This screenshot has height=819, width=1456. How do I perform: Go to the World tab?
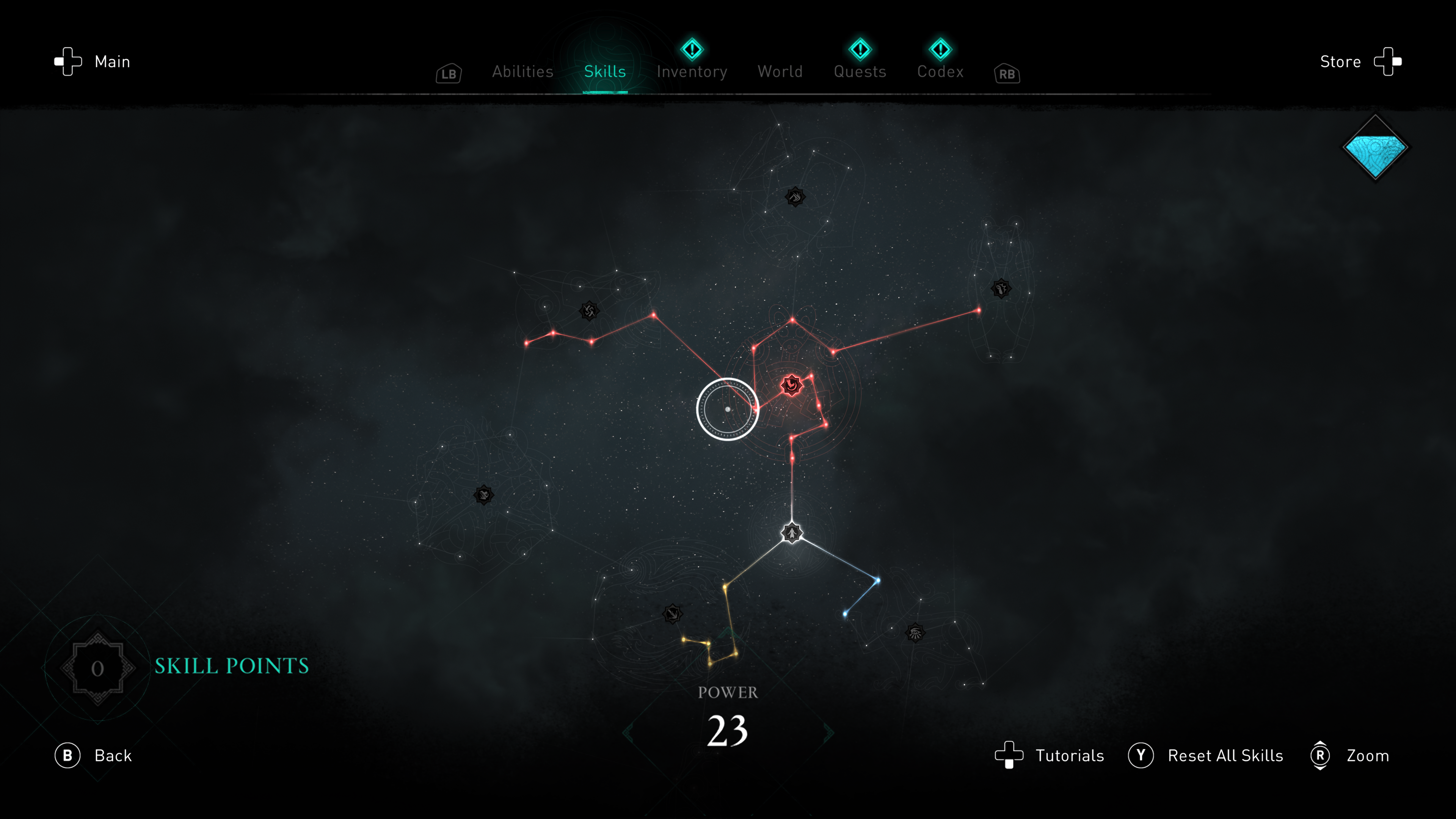click(780, 72)
